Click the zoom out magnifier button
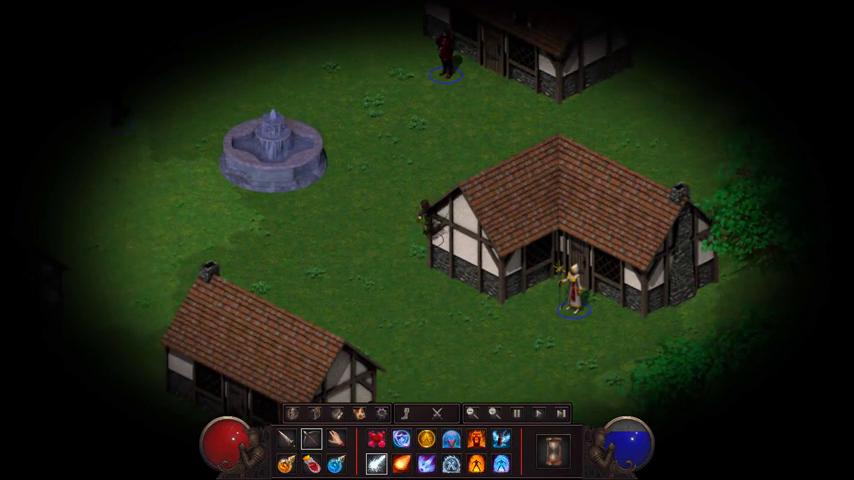 point(472,413)
